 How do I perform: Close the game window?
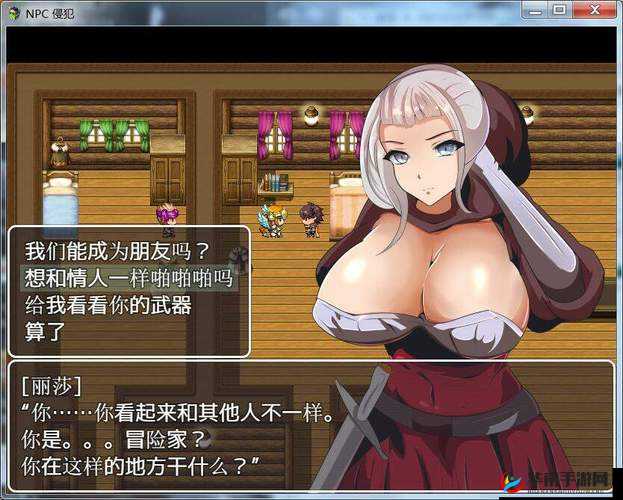(593, 11)
